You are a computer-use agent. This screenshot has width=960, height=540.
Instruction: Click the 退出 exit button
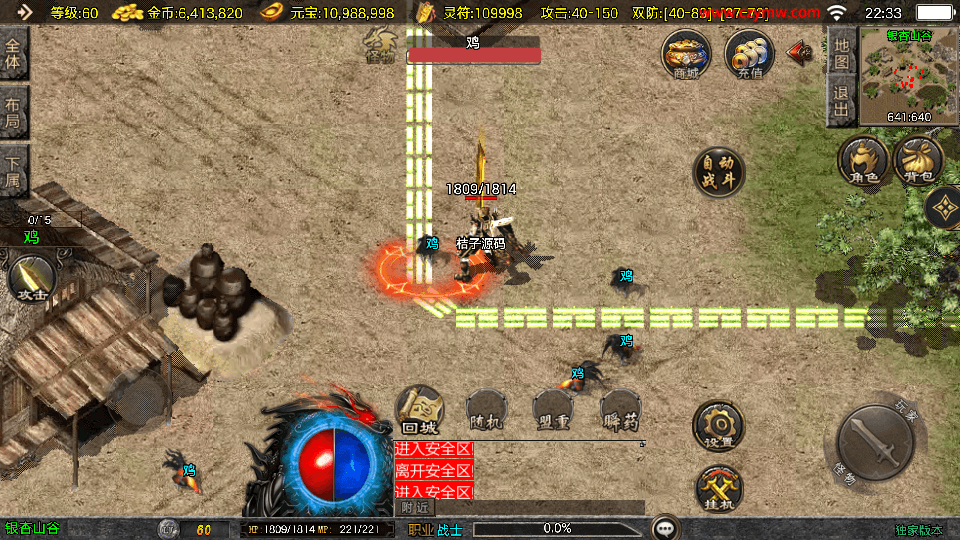click(841, 101)
